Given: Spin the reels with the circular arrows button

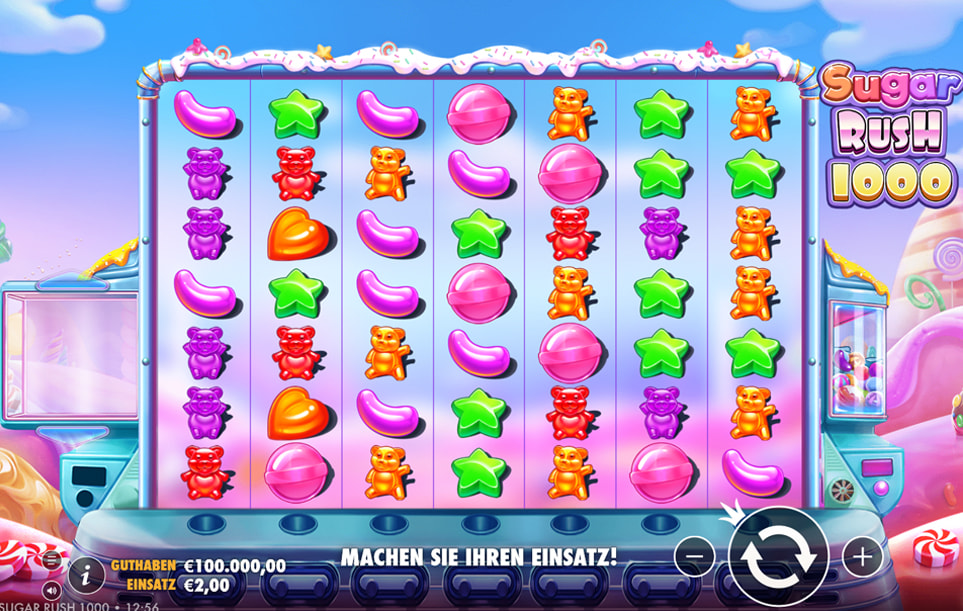Looking at the screenshot, I should coord(777,556).
